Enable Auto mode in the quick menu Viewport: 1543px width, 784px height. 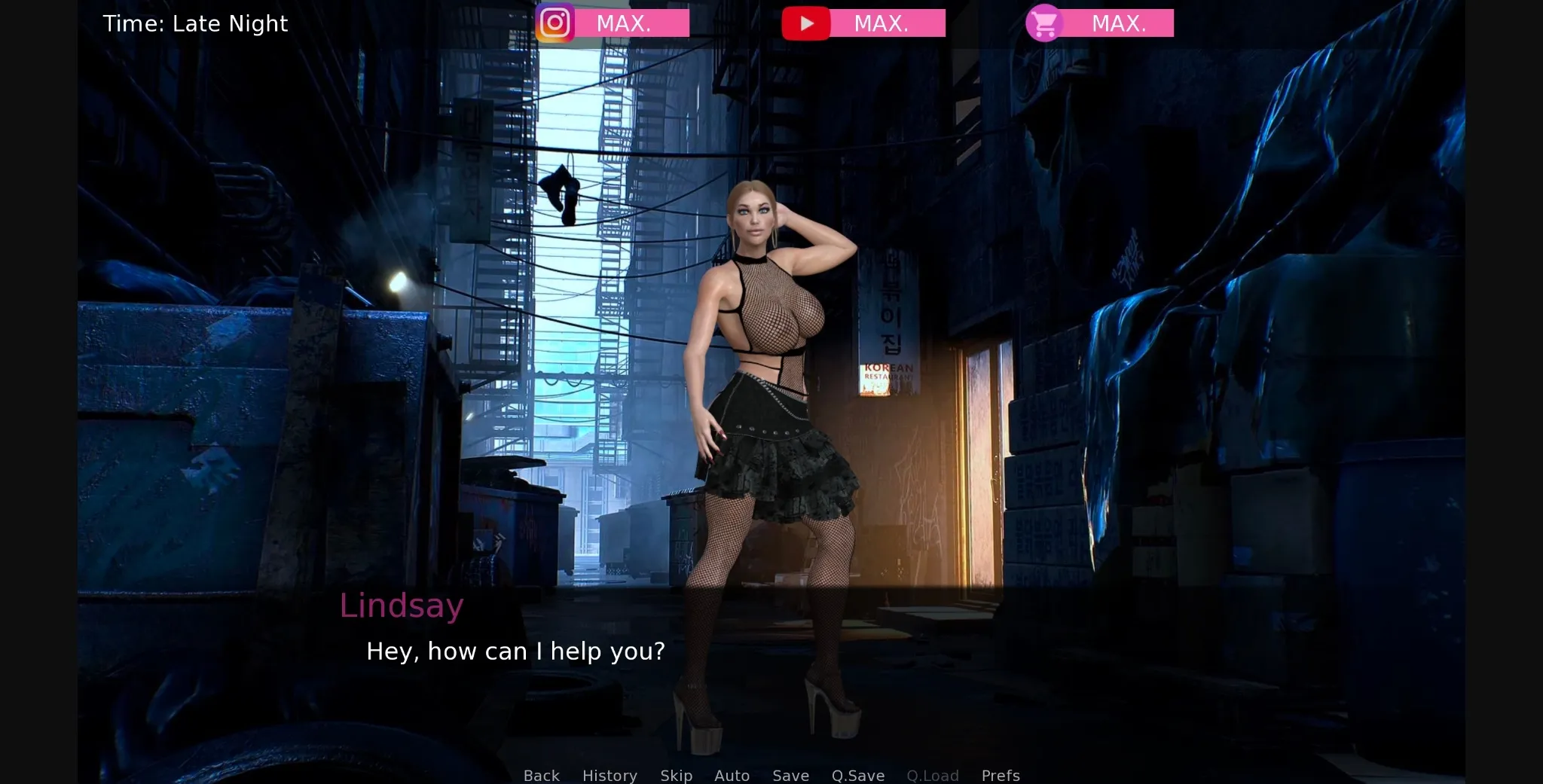[x=732, y=775]
